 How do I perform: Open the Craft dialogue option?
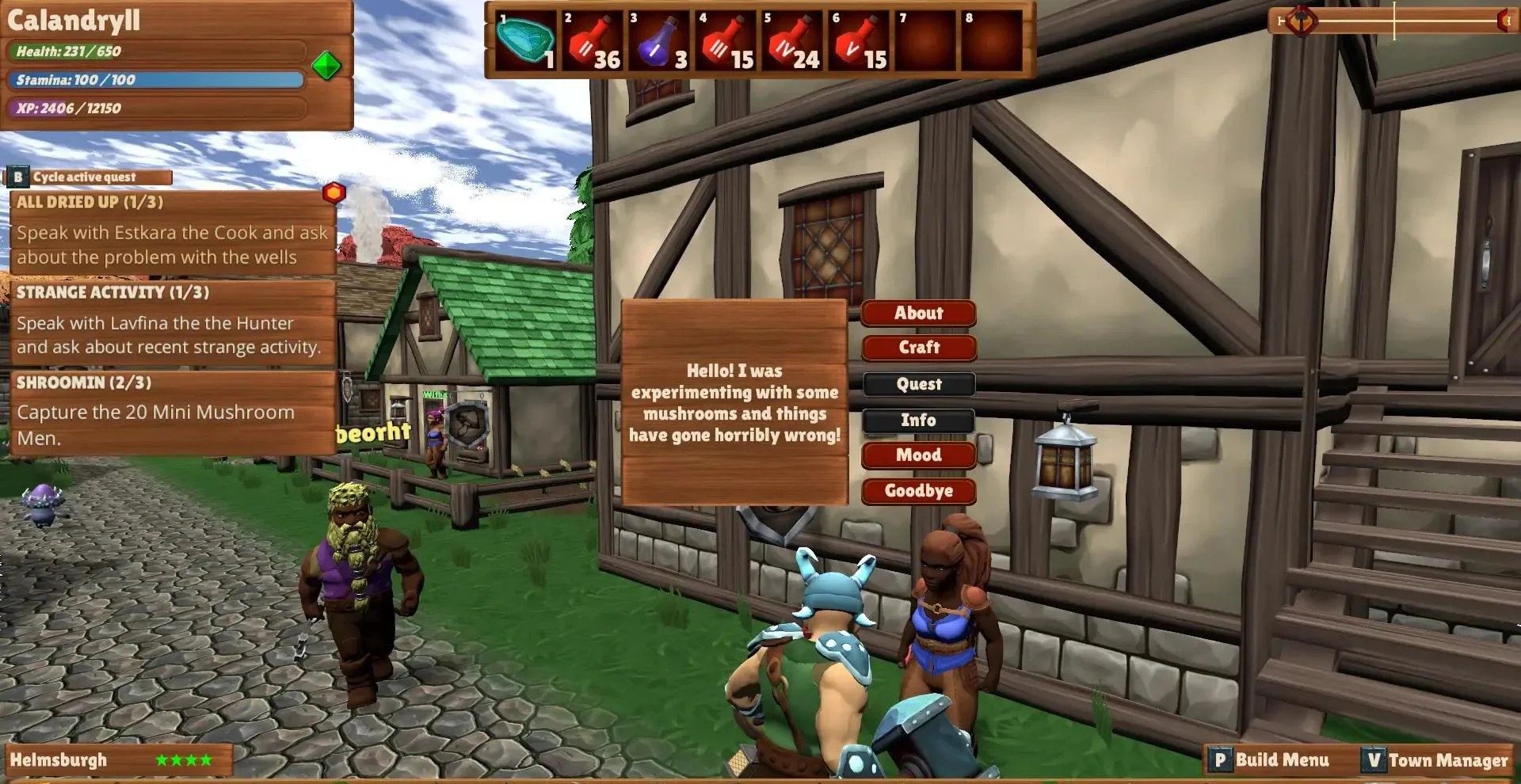click(x=918, y=348)
